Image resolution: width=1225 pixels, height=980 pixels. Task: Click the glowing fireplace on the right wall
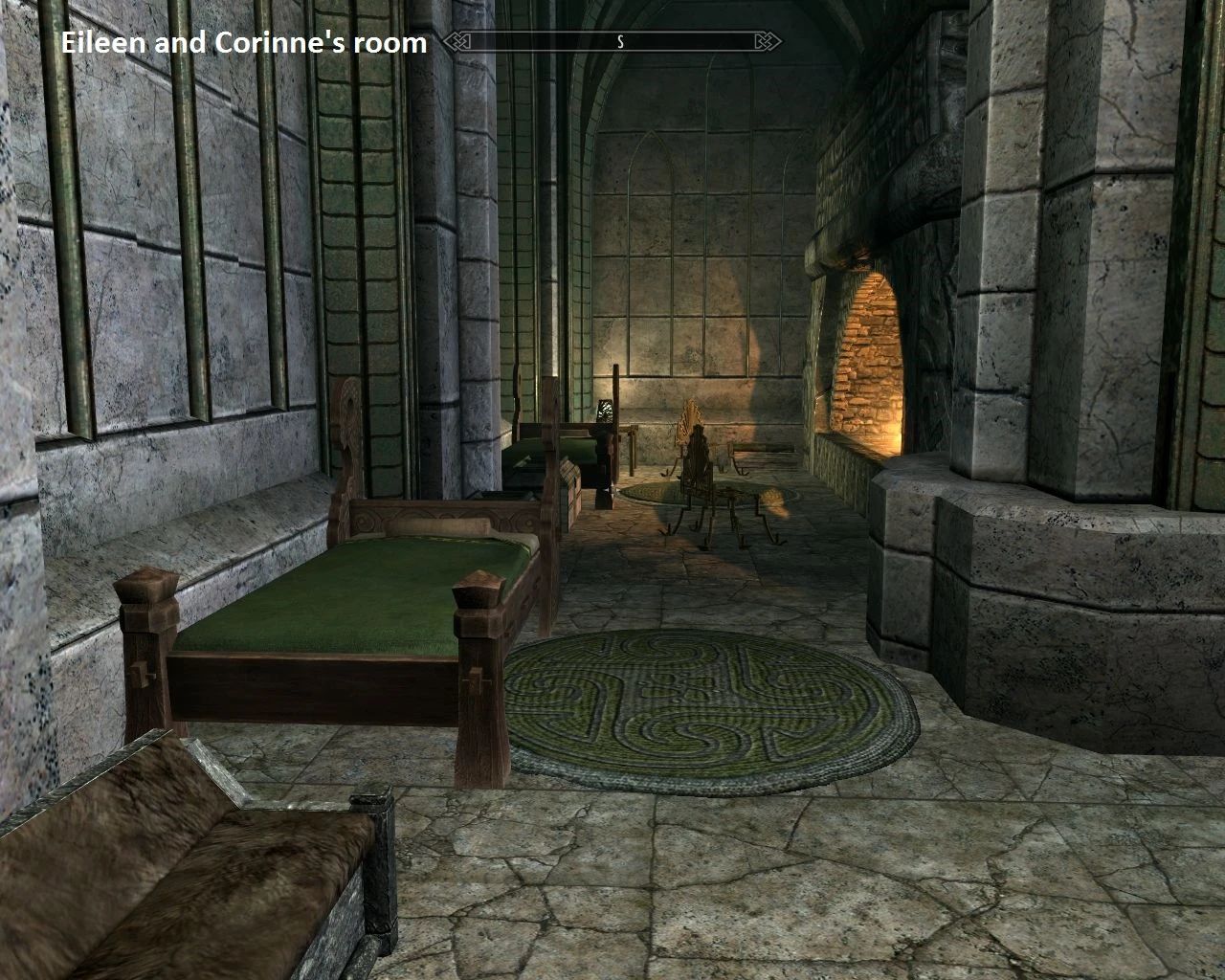point(871,373)
